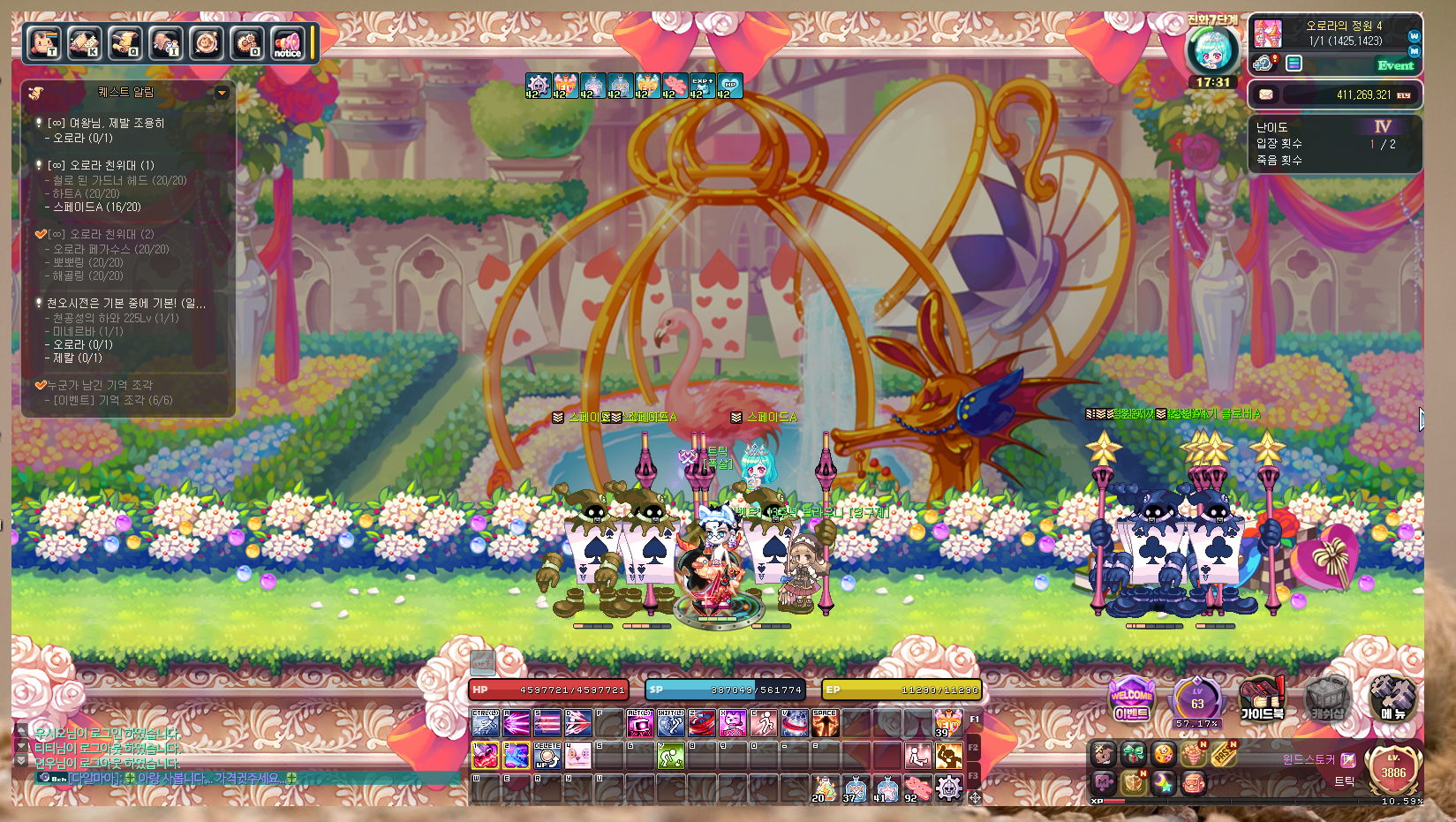Click the orange dice icon

coord(1164,754)
